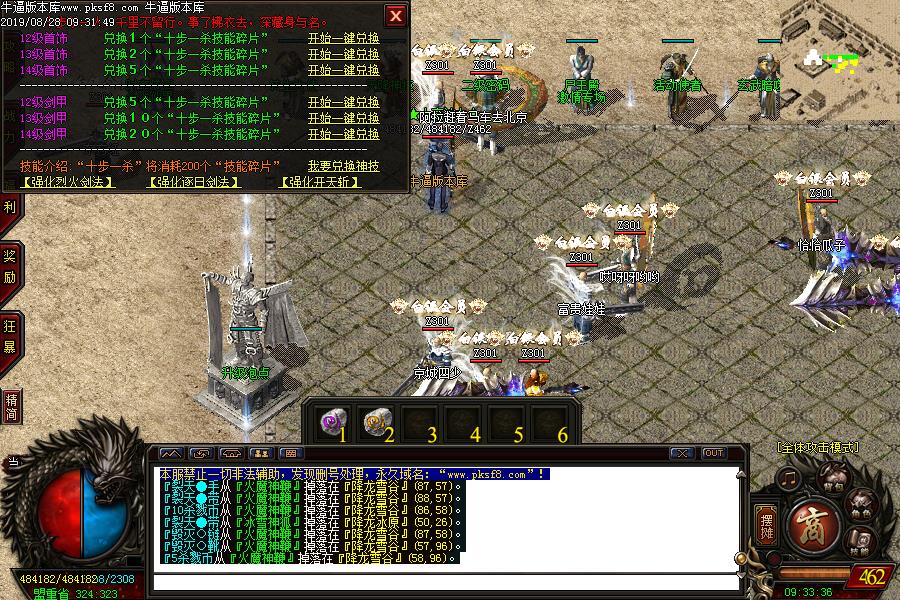Screen dimensions: 900x600
Task: Click the OUT button above chat
Action: pos(713,453)
